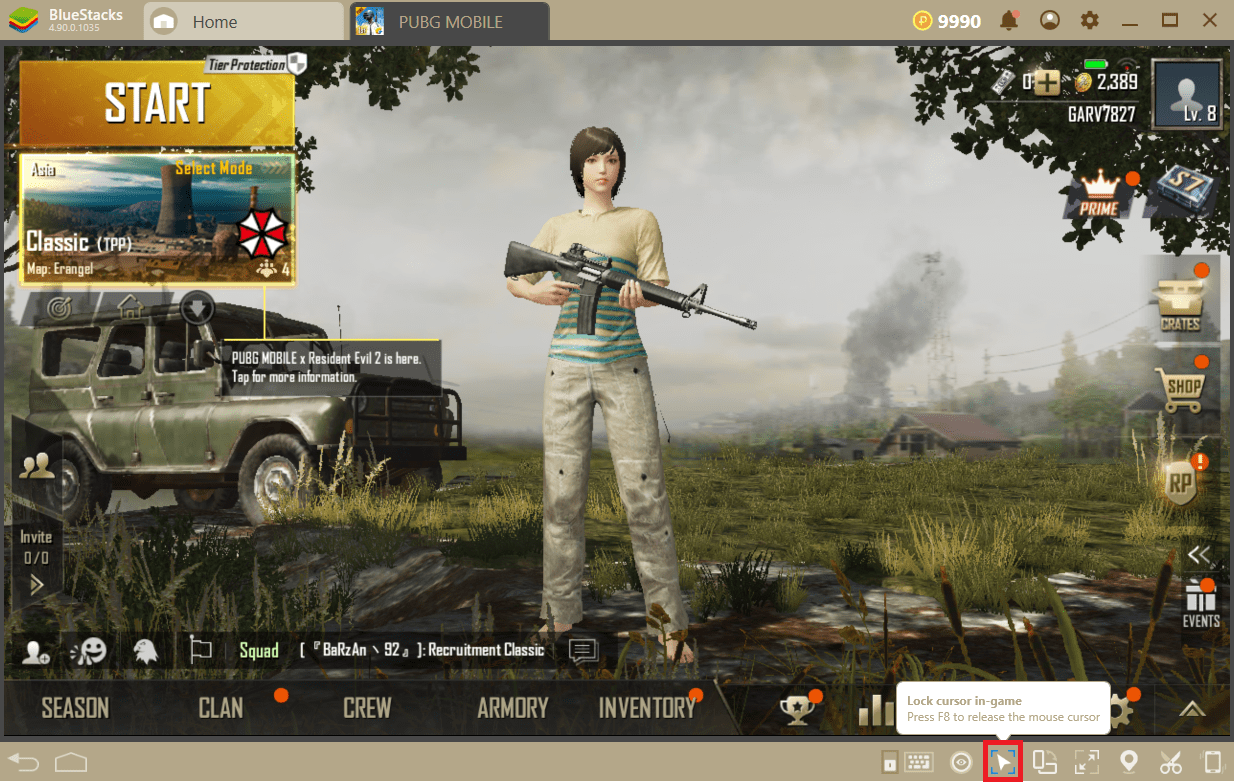Open the SEASON menu
The width and height of the screenshot is (1240, 784).
click(x=75, y=708)
